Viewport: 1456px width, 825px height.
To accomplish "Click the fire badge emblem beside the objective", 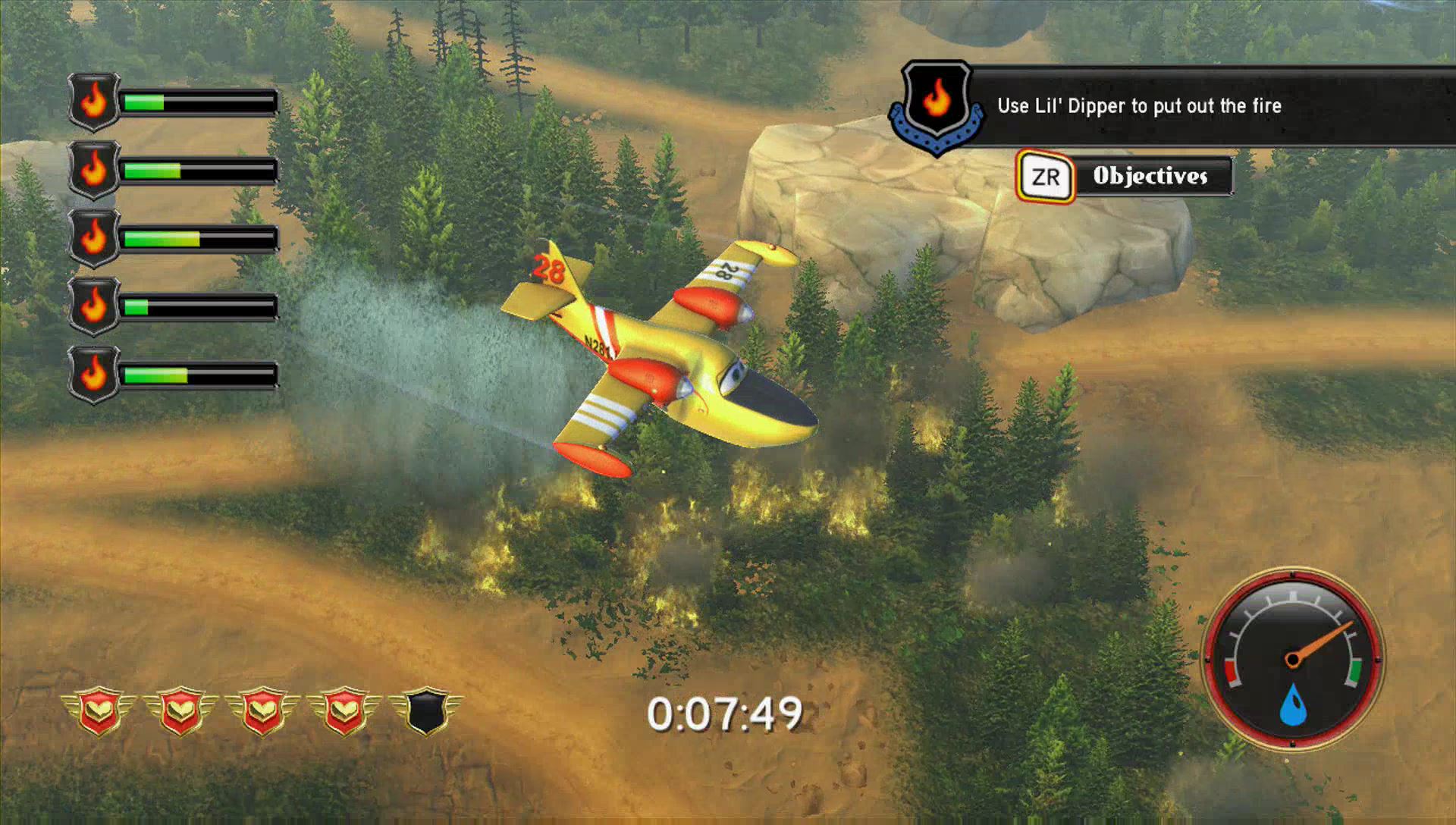I will click(x=937, y=105).
